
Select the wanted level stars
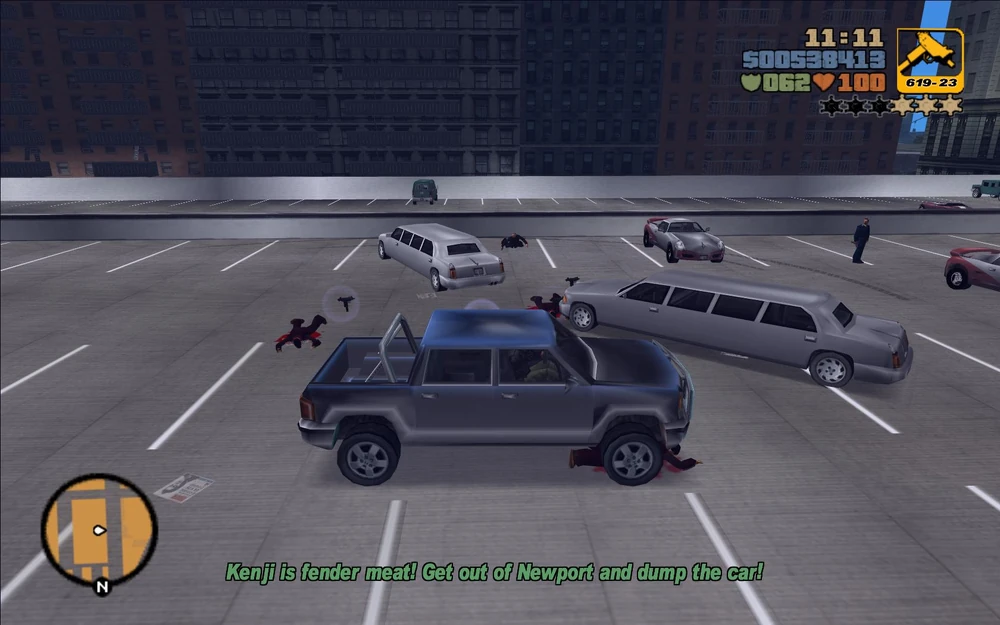890,105
